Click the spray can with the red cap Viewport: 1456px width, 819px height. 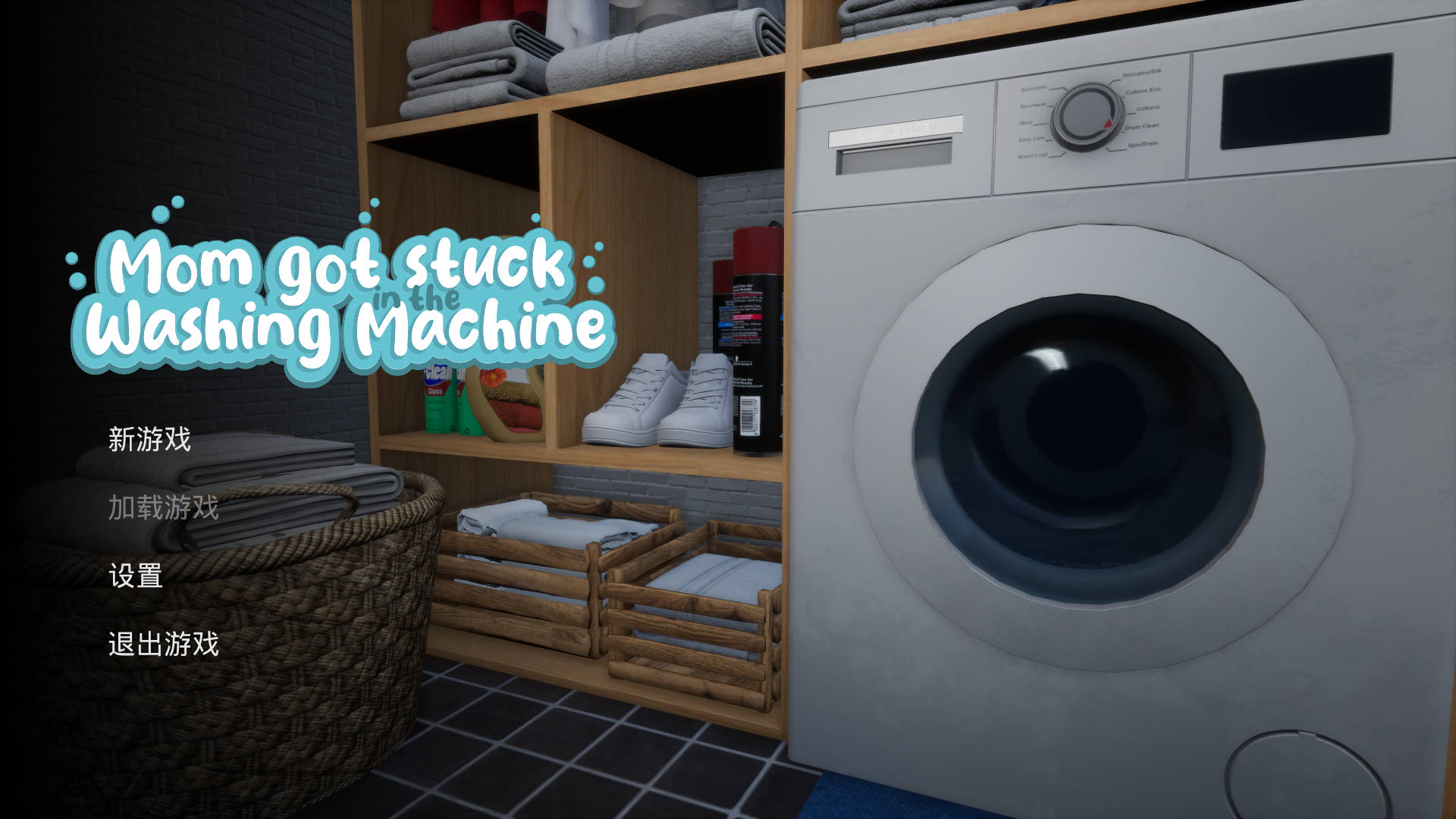pyautogui.click(x=755, y=303)
